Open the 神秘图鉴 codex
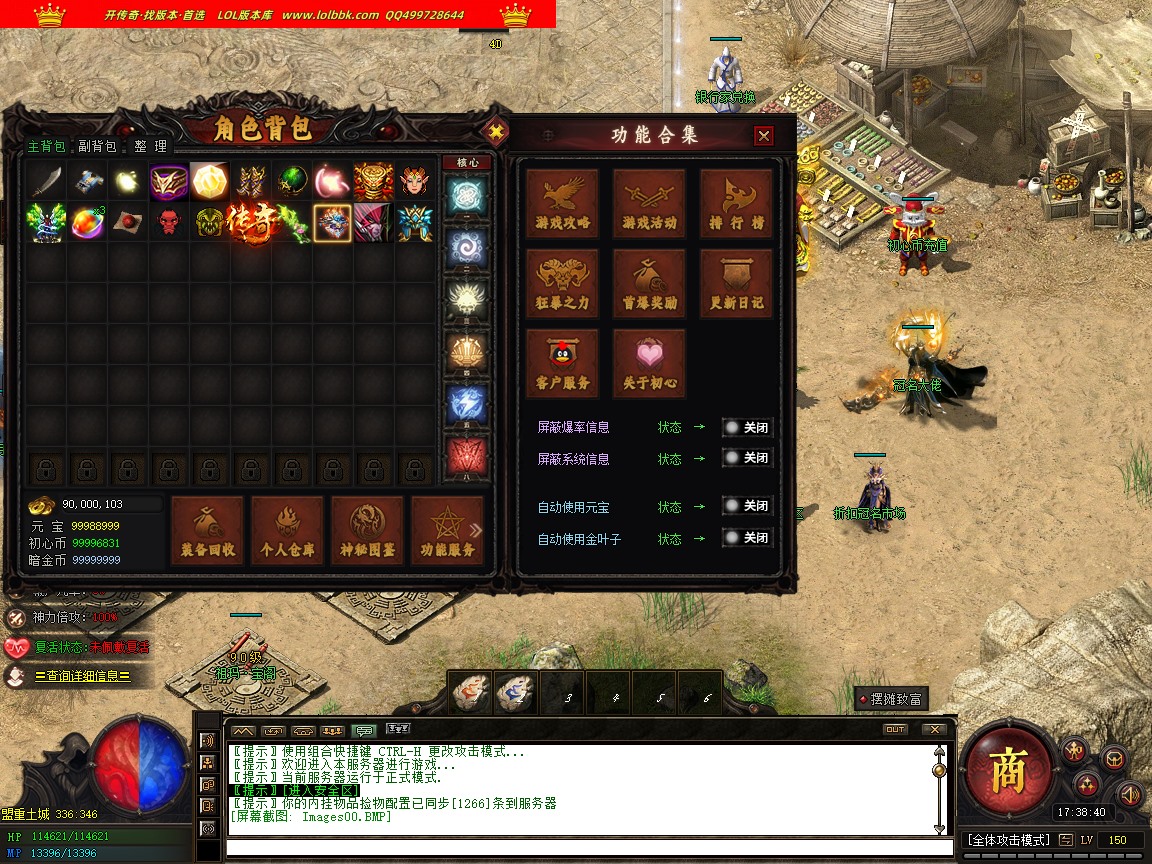This screenshot has height=864, width=1152. (x=367, y=530)
